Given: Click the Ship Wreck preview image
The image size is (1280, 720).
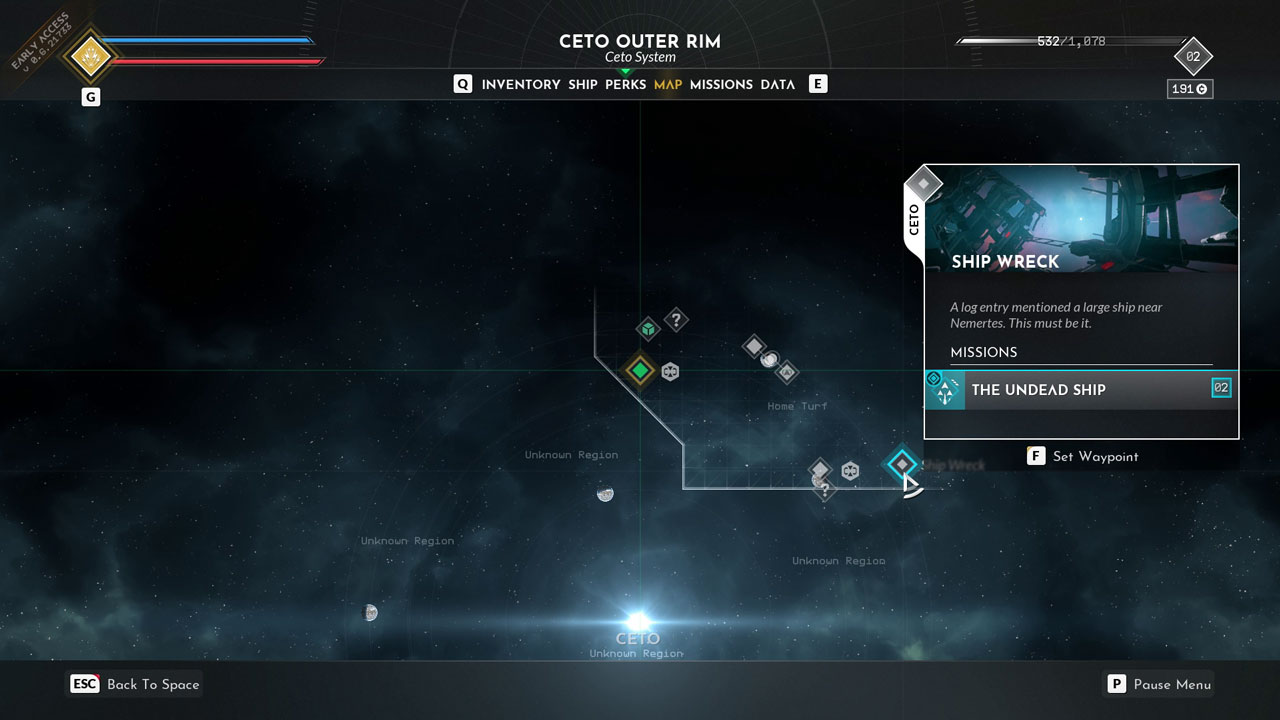Looking at the screenshot, I should point(1081,220).
